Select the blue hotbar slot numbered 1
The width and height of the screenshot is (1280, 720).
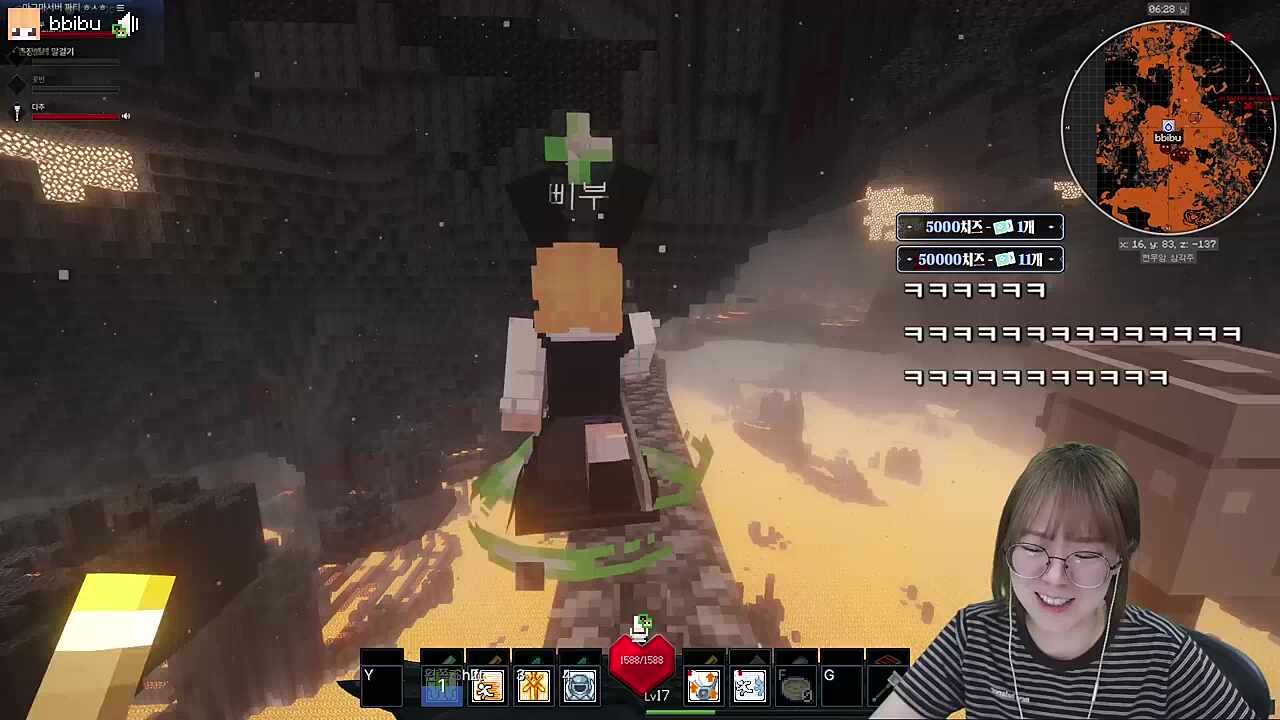tap(441, 687)
